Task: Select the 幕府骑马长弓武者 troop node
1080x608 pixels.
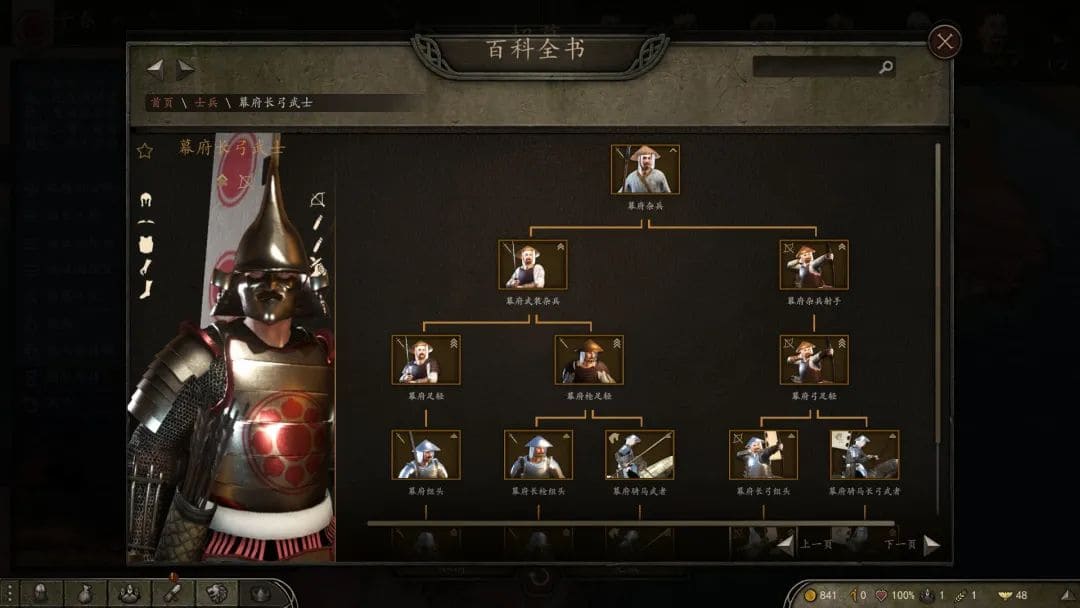Action: (x=865, y=455)
